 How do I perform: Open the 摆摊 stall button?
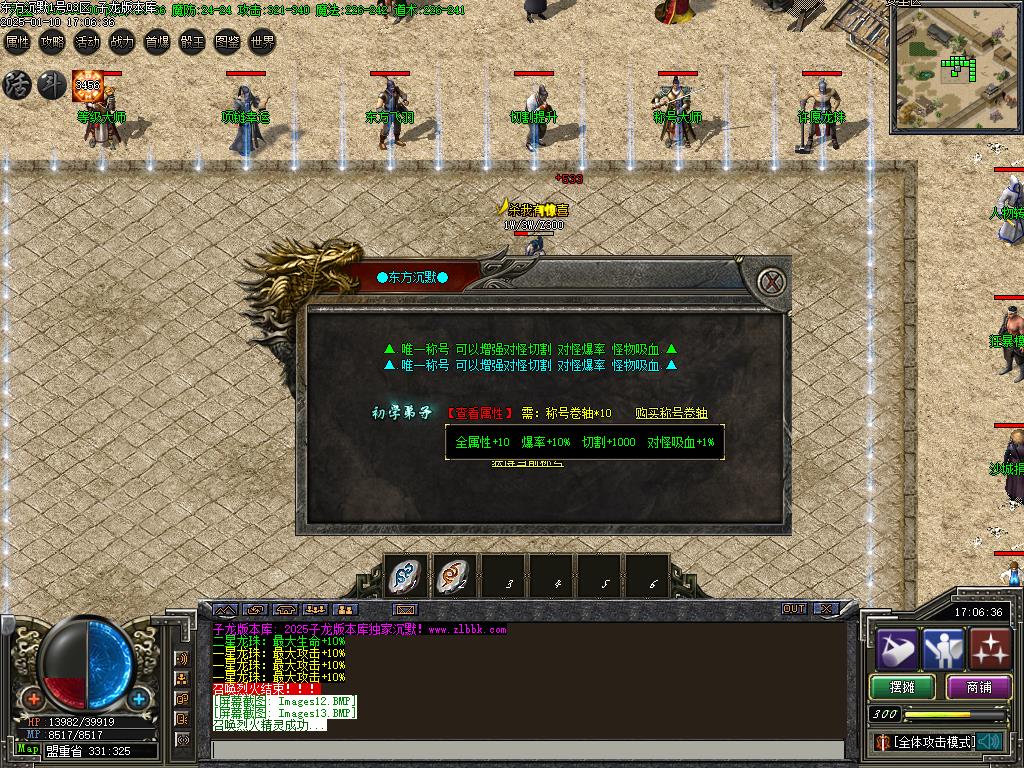[902, 687]
